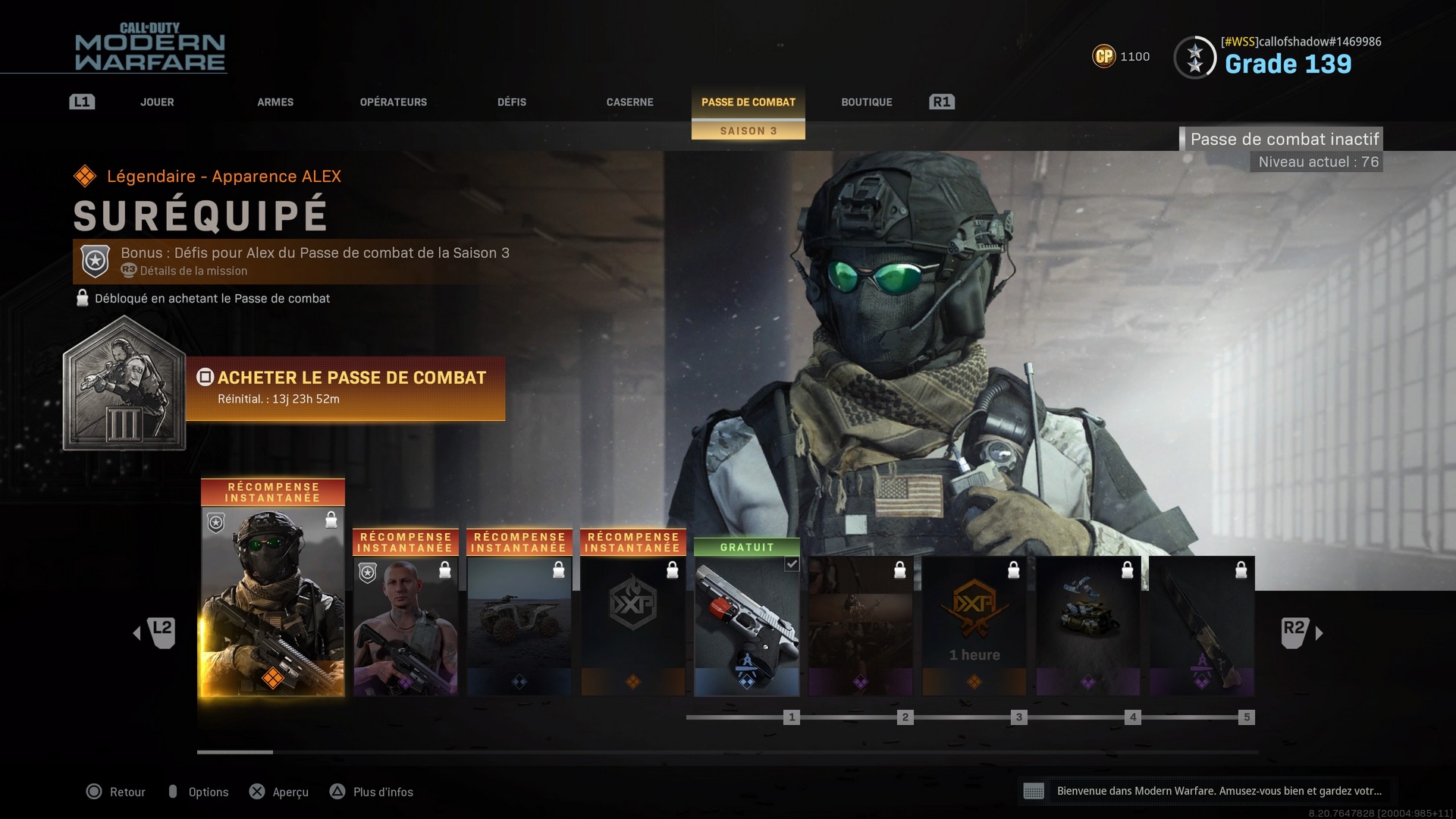The width and height of the screenshot is (1456, 819).
Task: Switch to the ARMES tab
Action: click(x=275, y=102)
